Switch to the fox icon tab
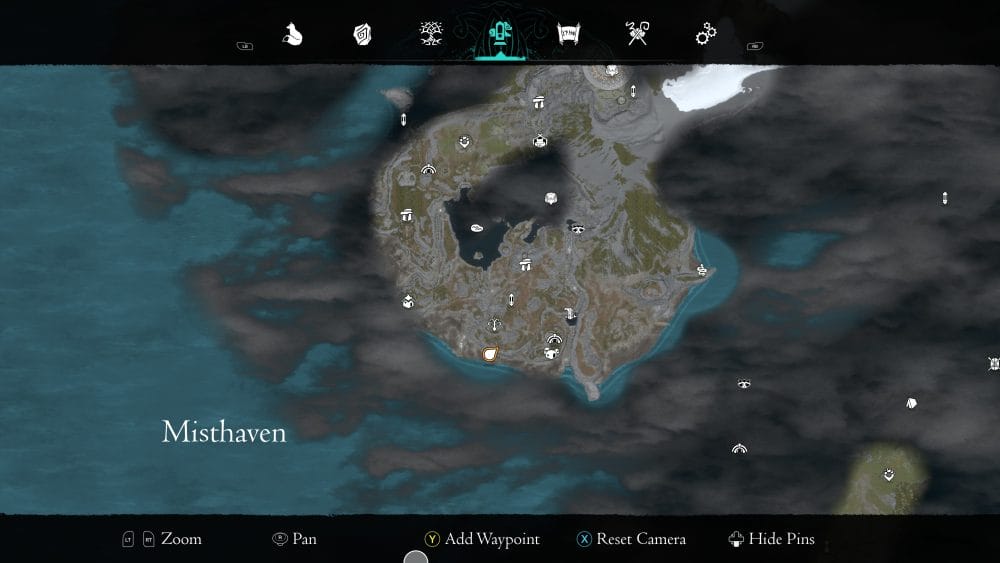Screen dimensions: 1000x563 pos(292,35)
